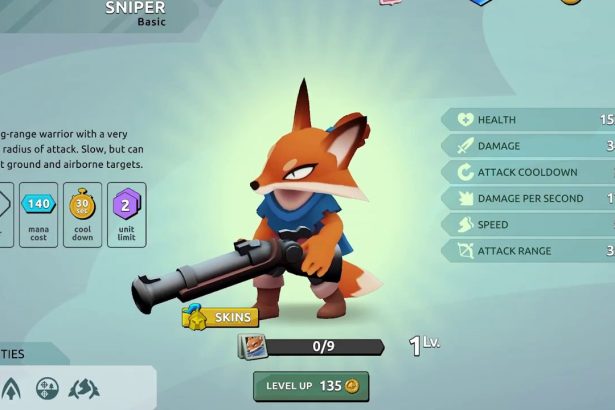Level up the Sniper for 135 coins
This screenshot has height=410, width=615.
click(x=311, y=386)
